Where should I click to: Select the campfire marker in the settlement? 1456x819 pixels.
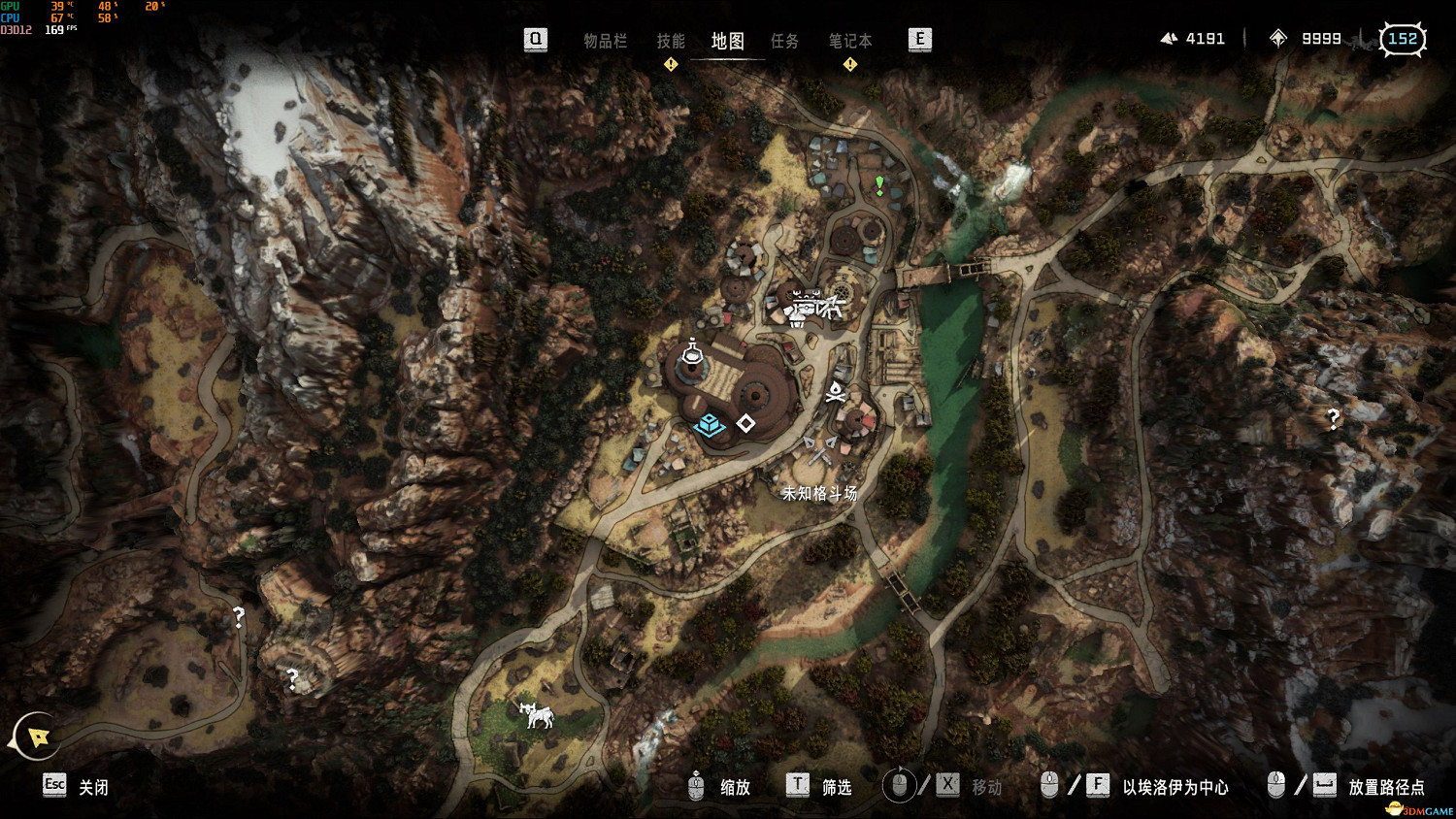point(835,392)
